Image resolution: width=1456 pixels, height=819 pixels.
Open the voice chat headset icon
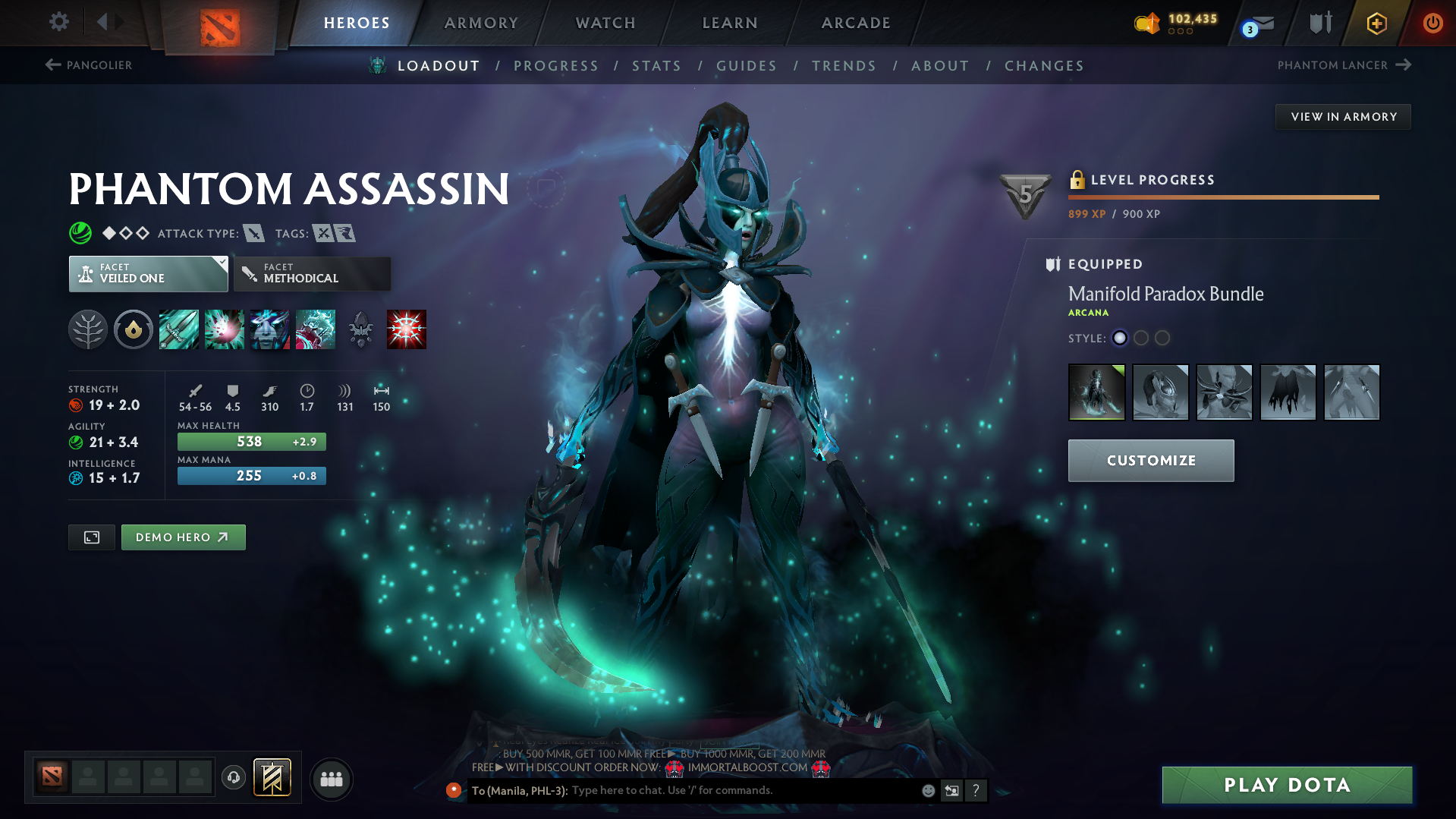click(233, 777)
